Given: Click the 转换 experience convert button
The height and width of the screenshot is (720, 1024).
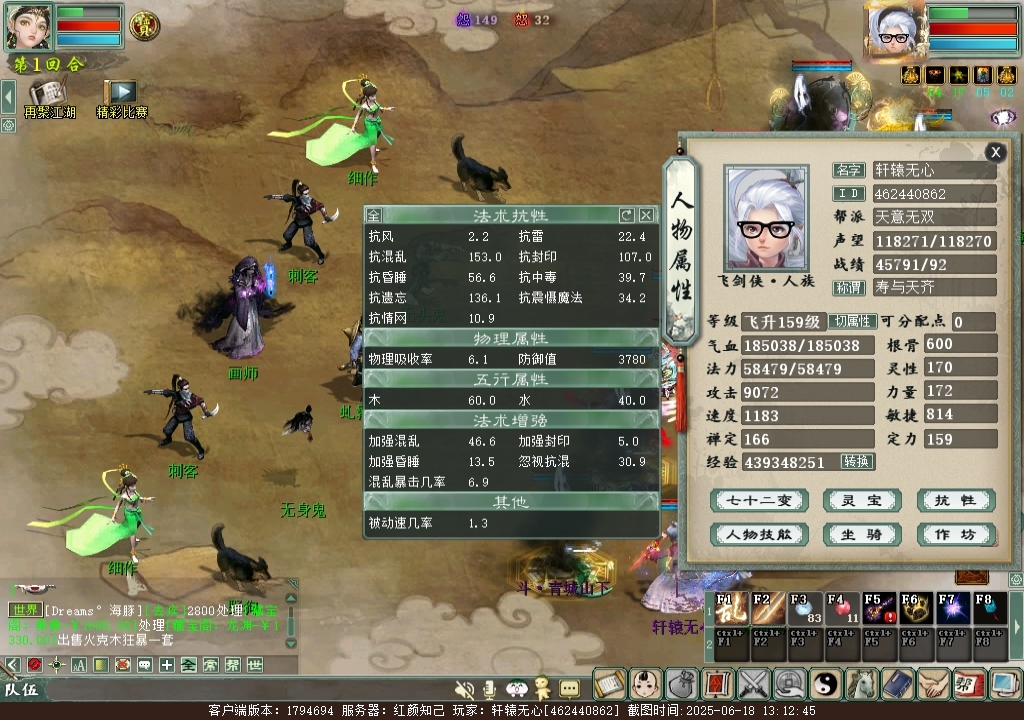Looking at the screenshot, I should tap(857, 462).
